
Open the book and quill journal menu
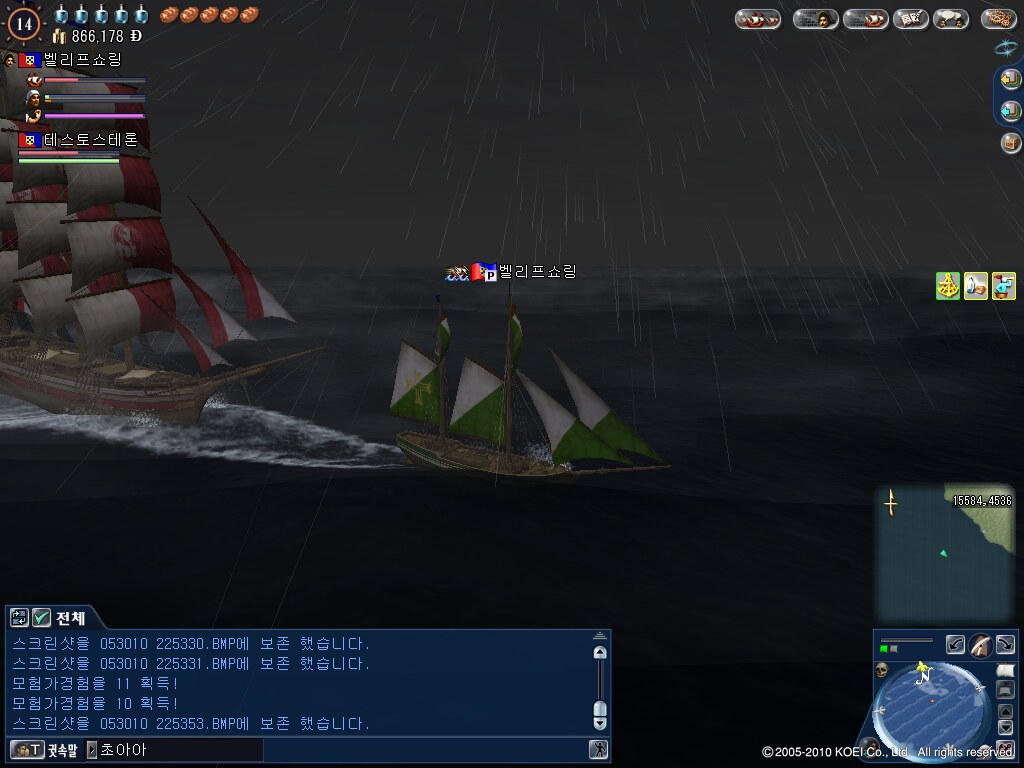[x=911, y=19]
